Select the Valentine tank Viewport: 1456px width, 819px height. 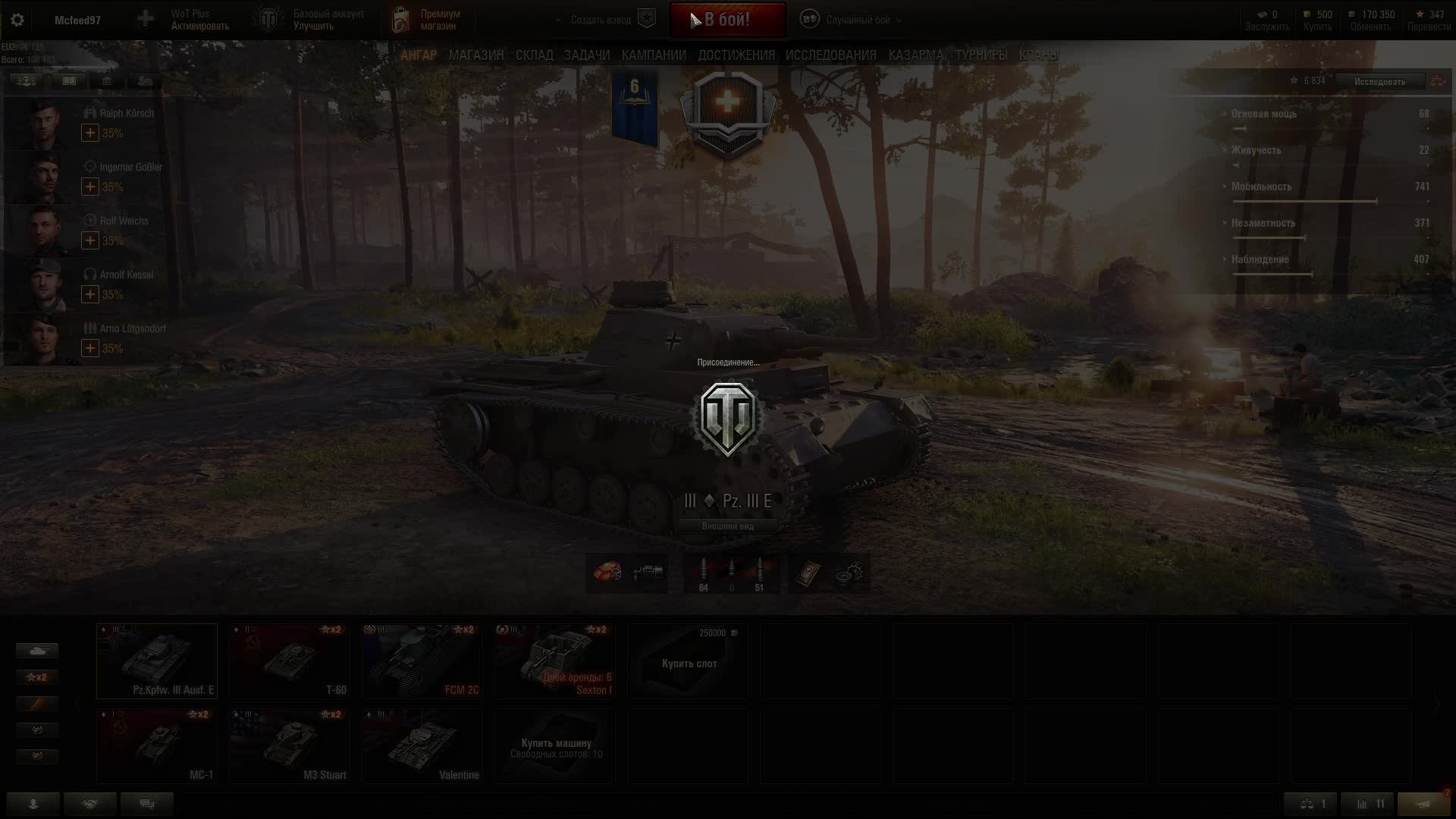[422, 745]
